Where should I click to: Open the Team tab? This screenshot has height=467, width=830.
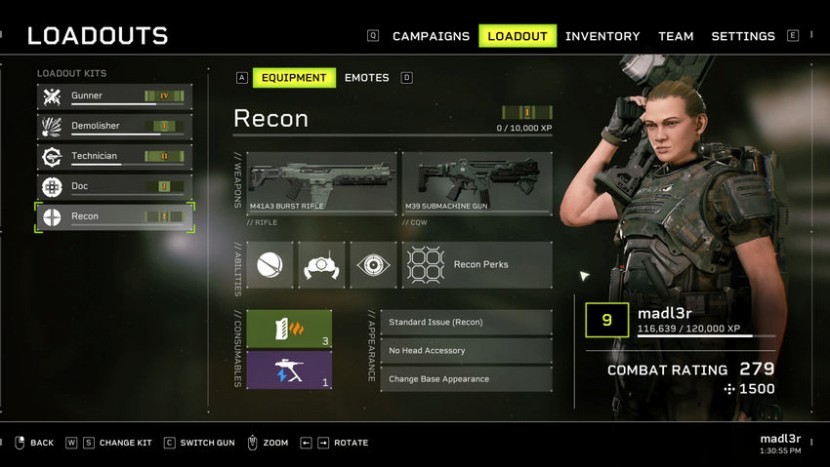tap(676, 36)
